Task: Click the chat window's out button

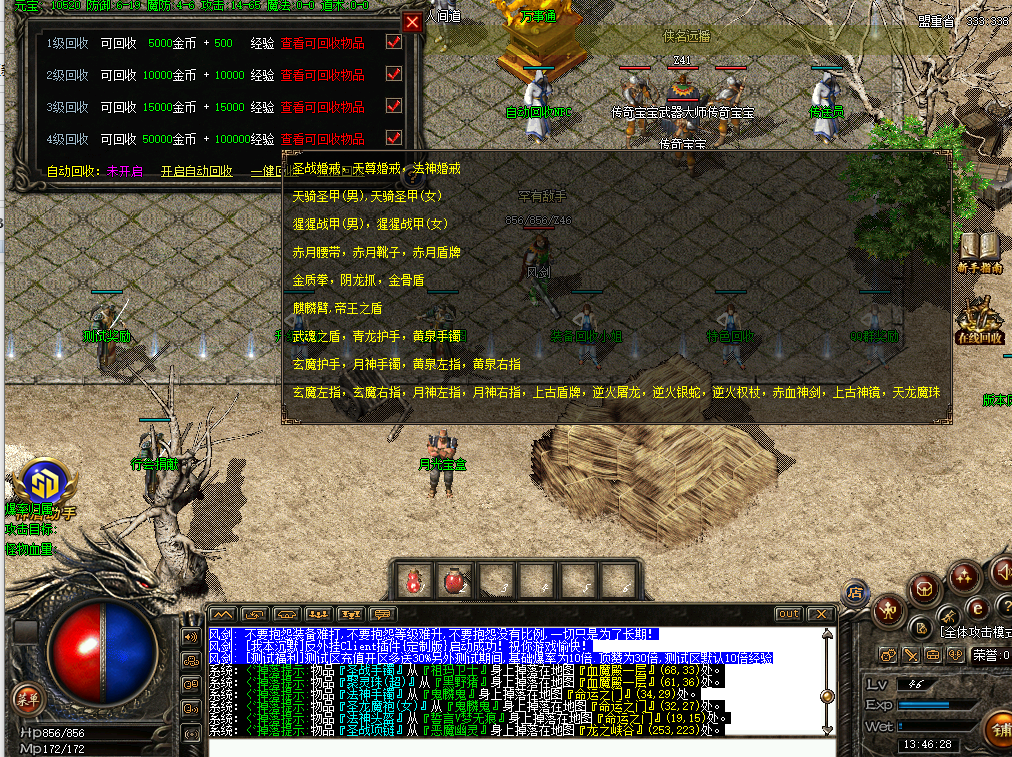Action: tap(789, 614)
